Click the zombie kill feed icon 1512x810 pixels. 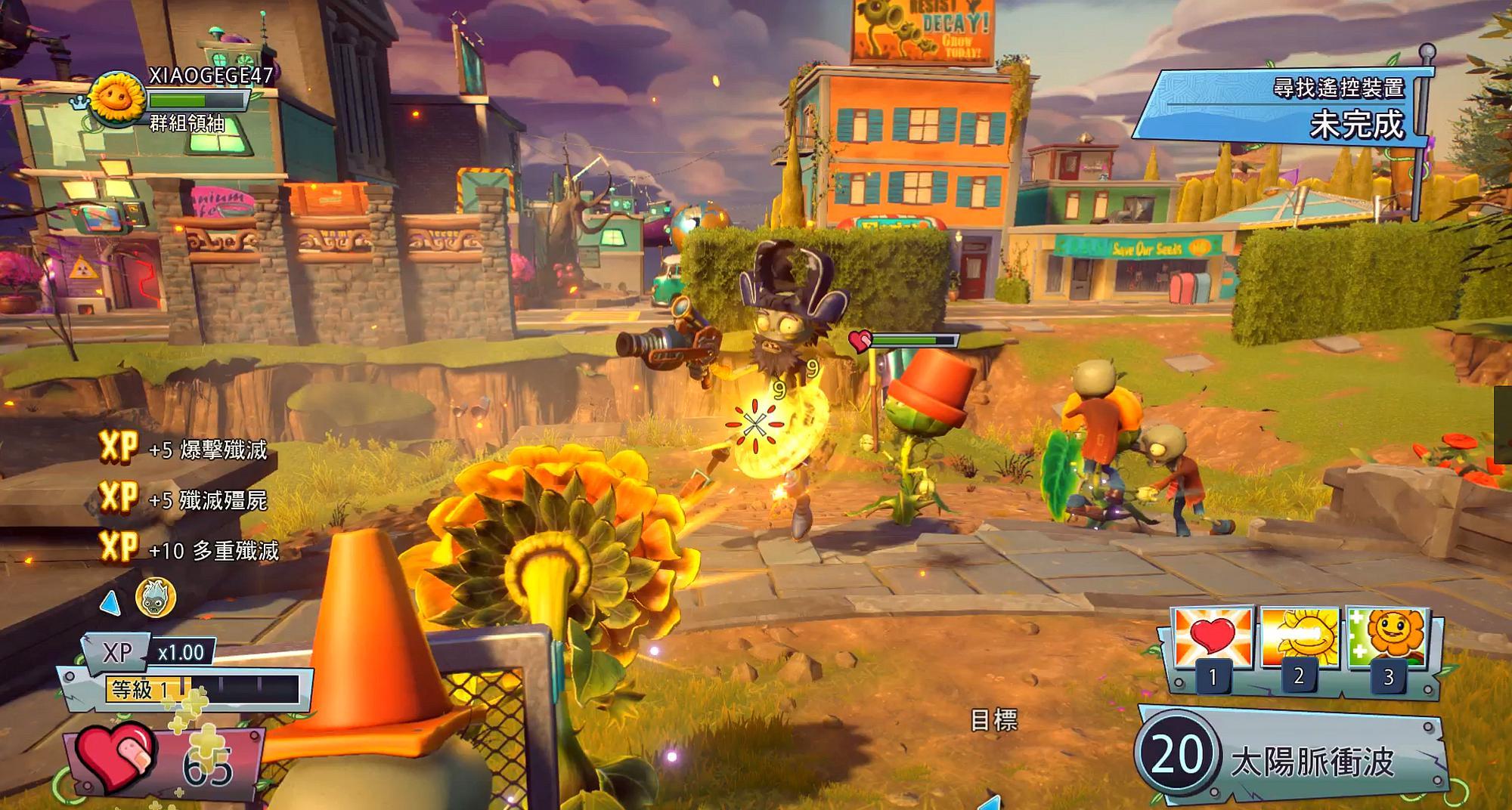[x=155, y=598]
